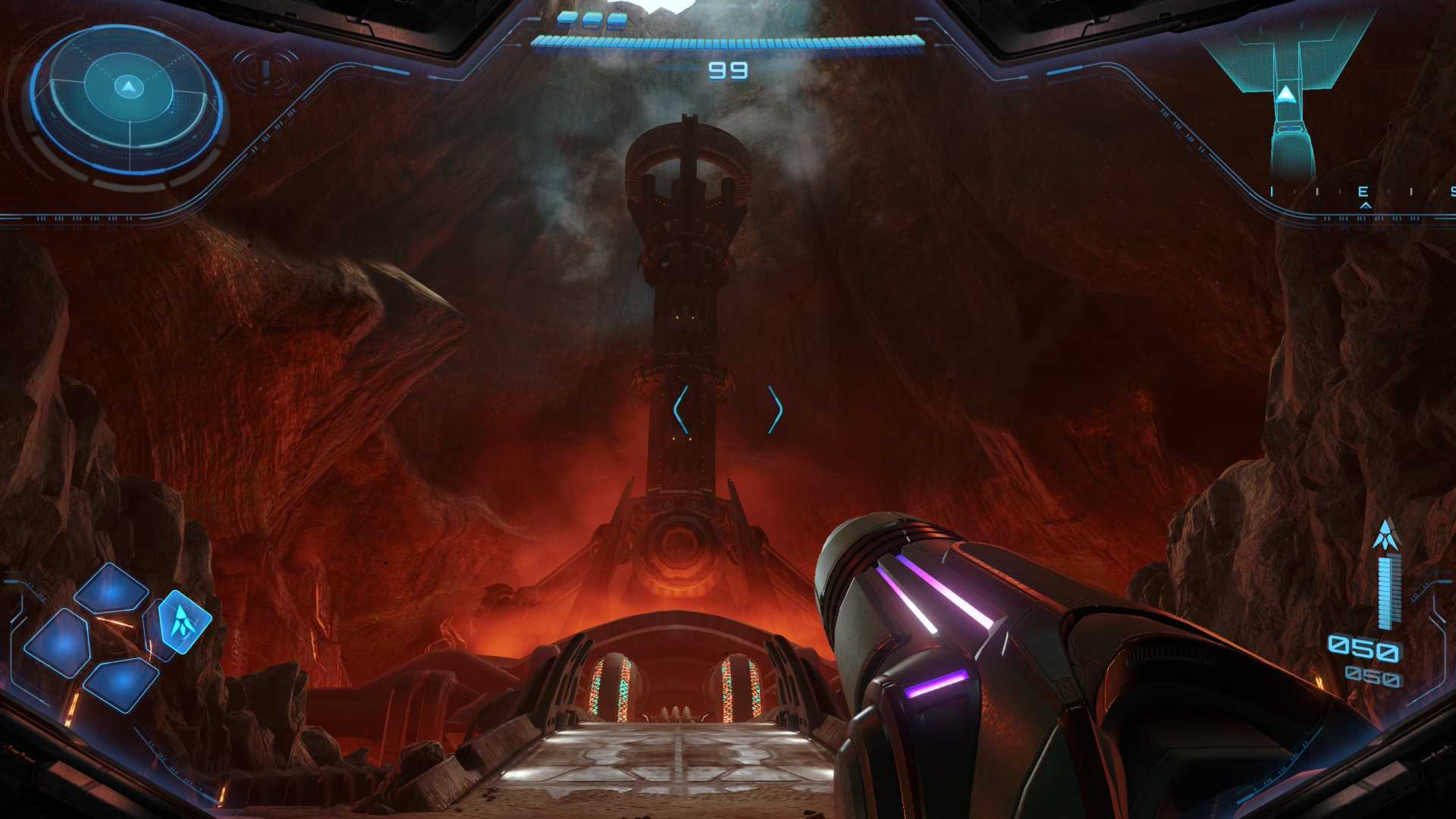This screenshot has height=819, width=1456.
Task: Expand the cyan area minimap
Action: click(x=1285, y=99)
